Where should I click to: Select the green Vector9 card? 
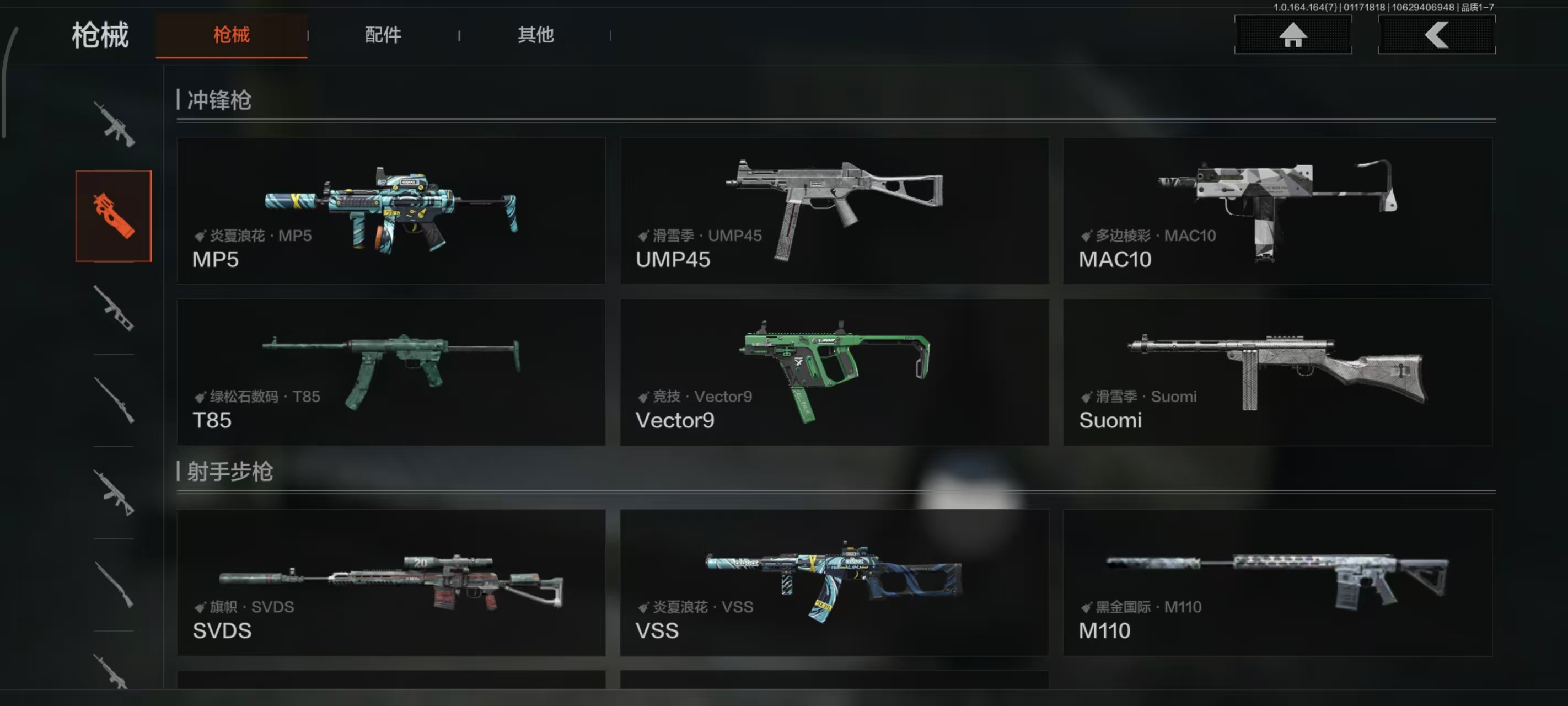point(834,372)
